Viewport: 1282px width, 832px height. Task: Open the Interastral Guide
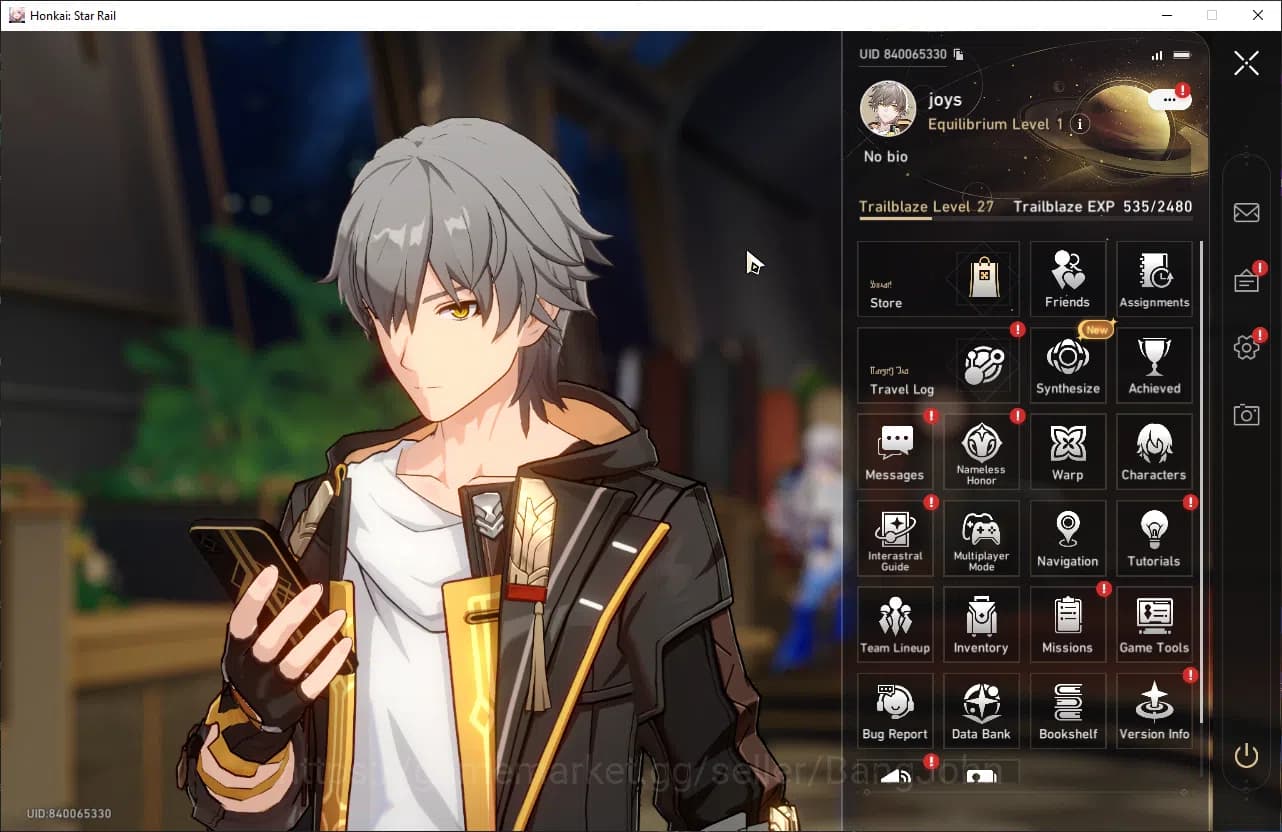pos(895,537)
